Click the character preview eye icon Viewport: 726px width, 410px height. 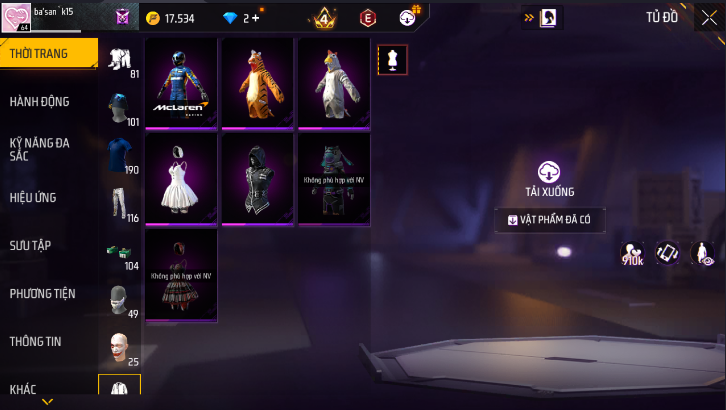(702, 254)
